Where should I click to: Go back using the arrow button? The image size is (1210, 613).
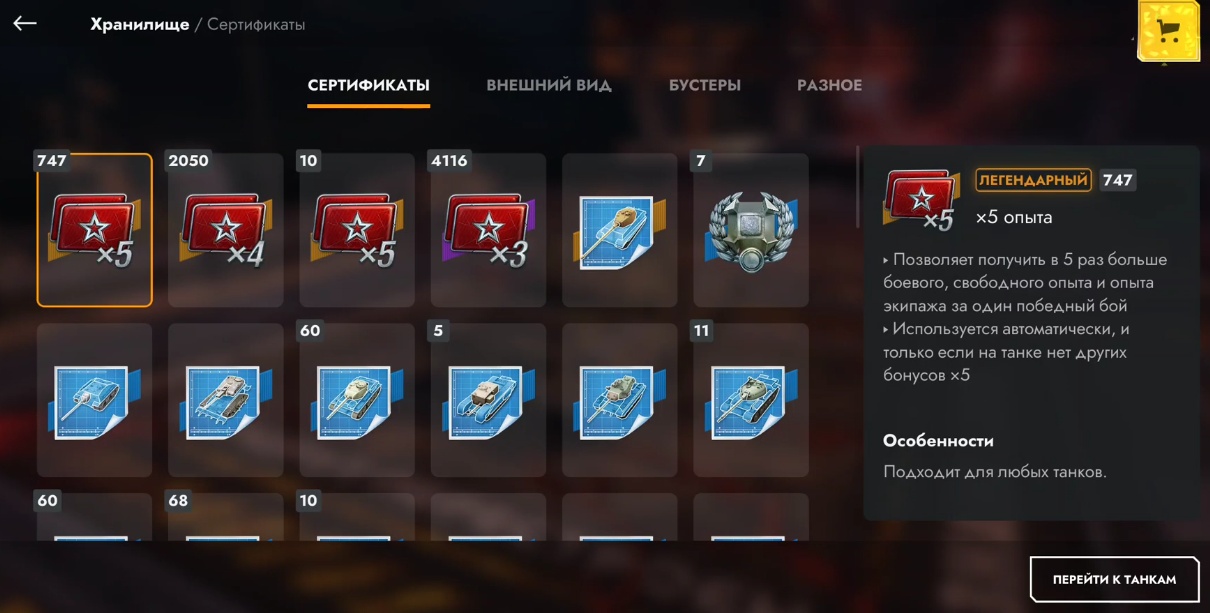coord(25,24)
